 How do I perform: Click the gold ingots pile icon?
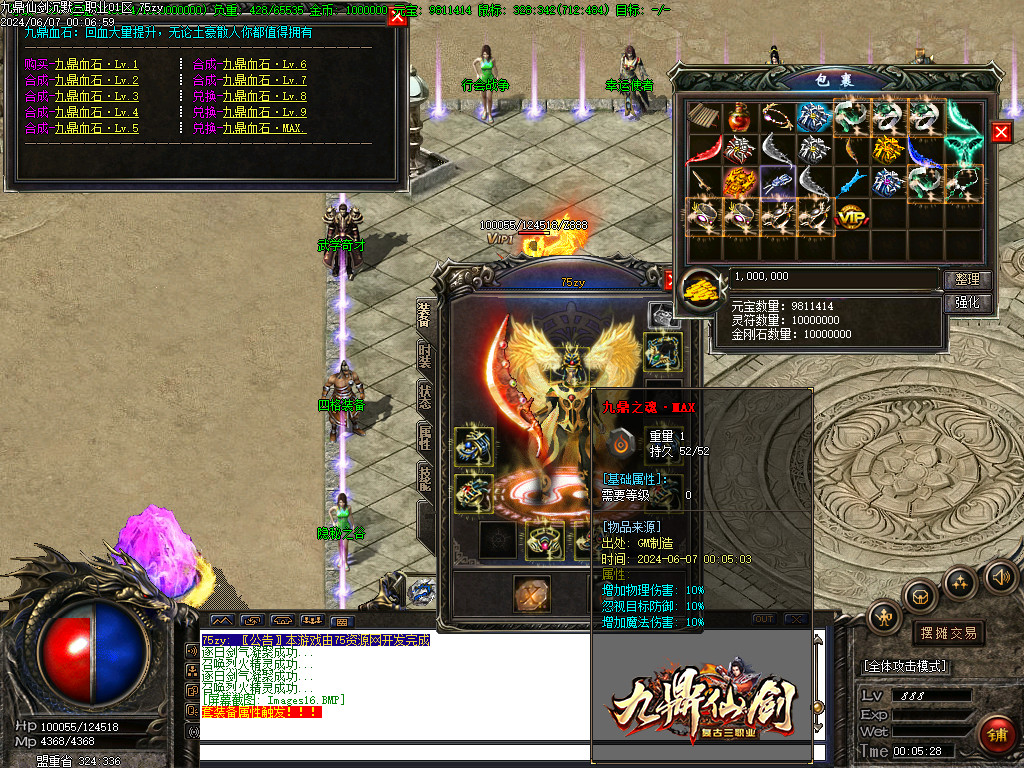pyautogui.click(x=704, y=290)
